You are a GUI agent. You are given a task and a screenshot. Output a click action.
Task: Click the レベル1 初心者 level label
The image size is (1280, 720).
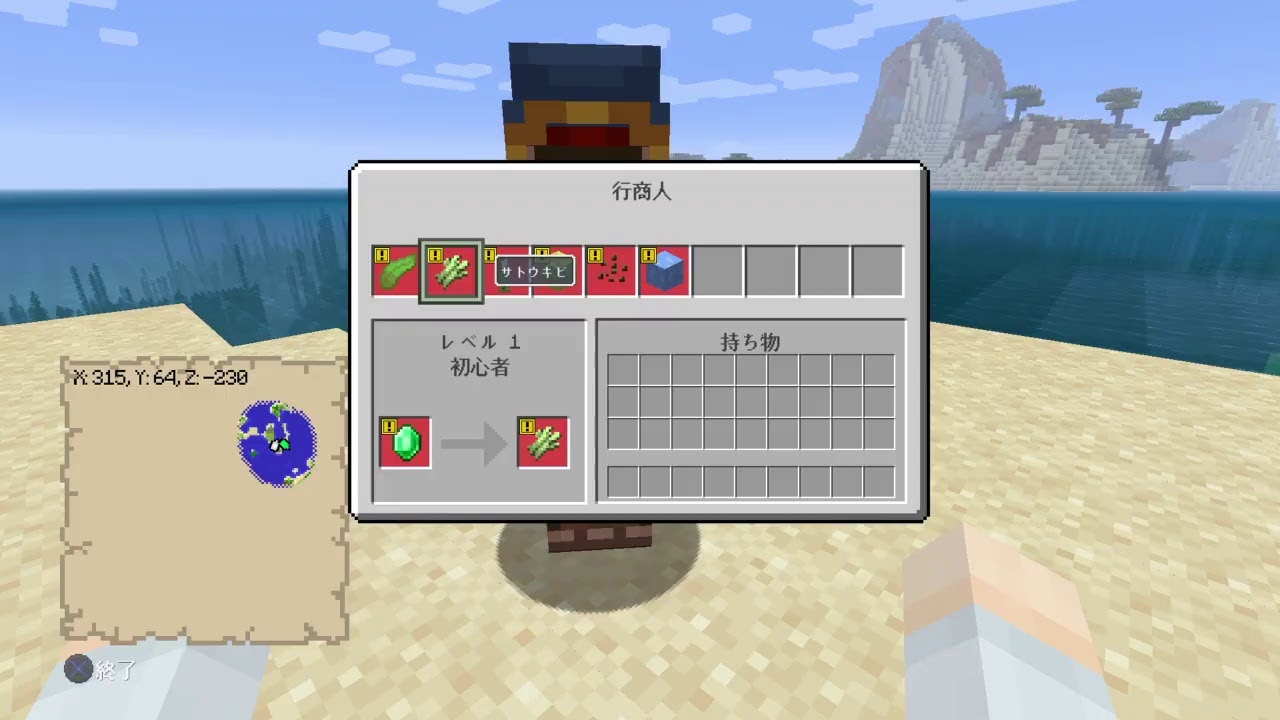480,354
